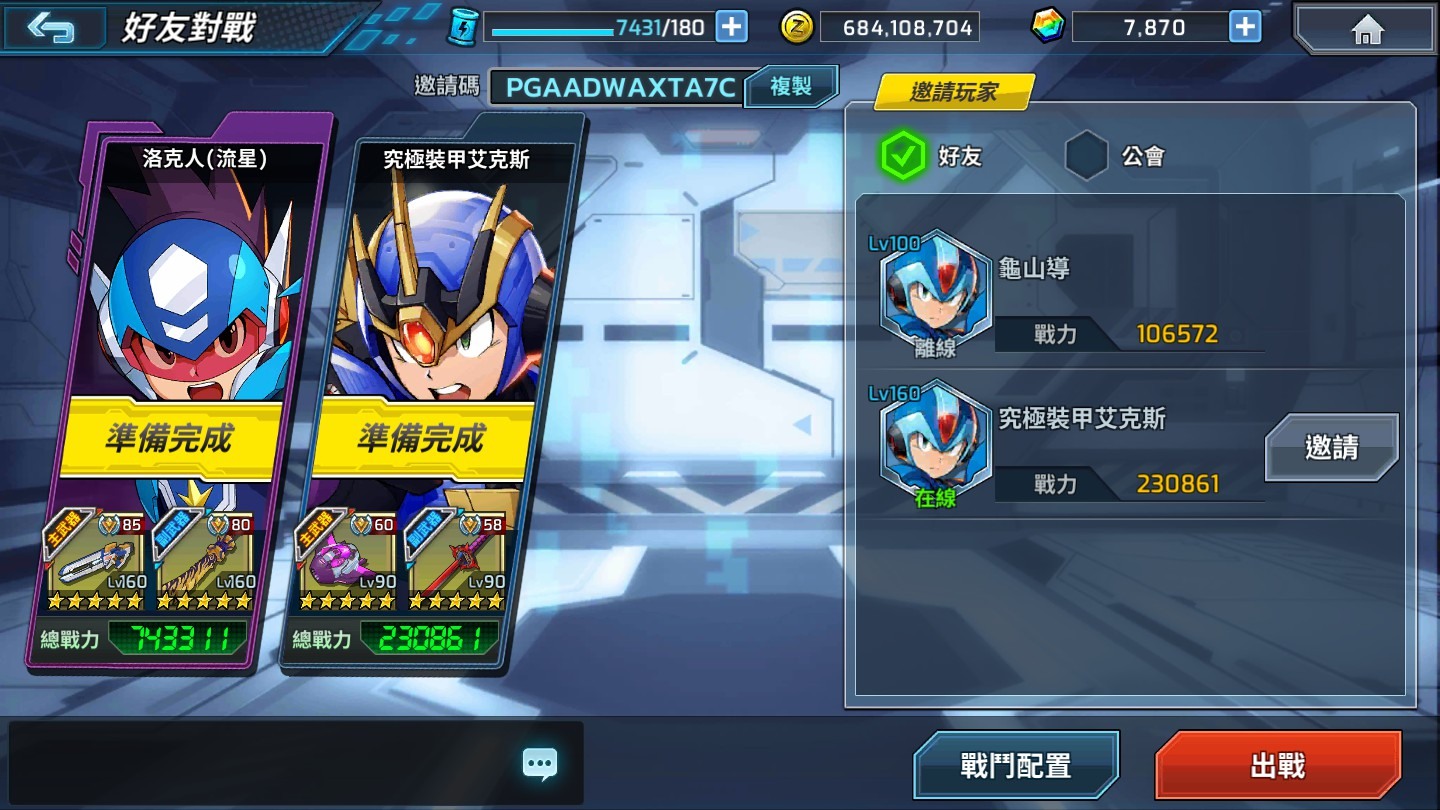Copy the invite code with 複製
This screenshot has height=810, width=1440.
tap(790, 87)
